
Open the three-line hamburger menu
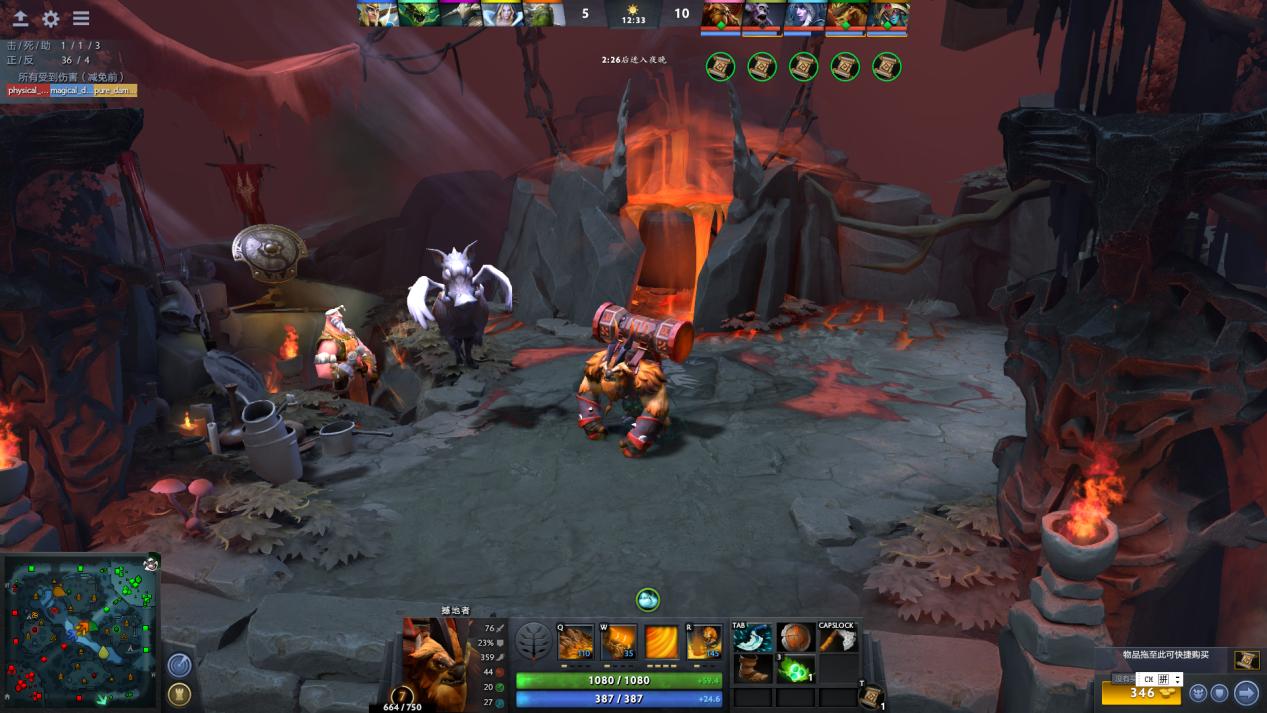(x=81, y=18)
